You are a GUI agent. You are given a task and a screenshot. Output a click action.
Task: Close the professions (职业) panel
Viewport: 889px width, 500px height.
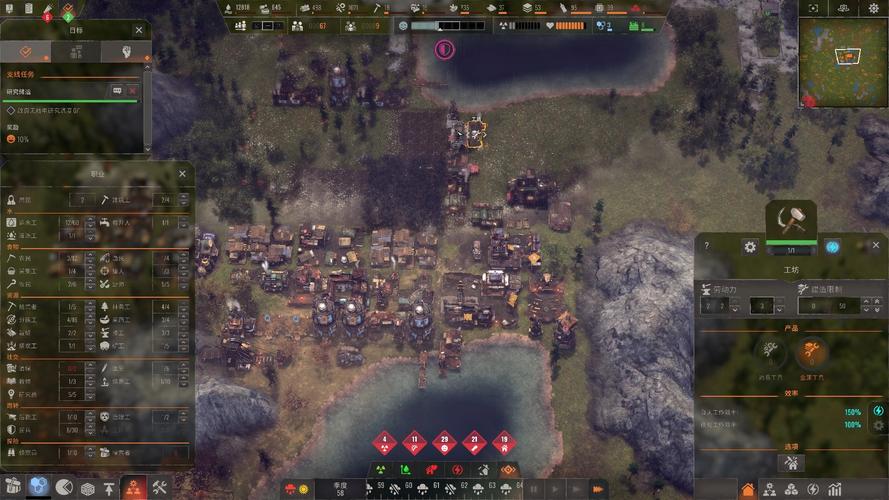pyautogui.click(x=182, y=174)
